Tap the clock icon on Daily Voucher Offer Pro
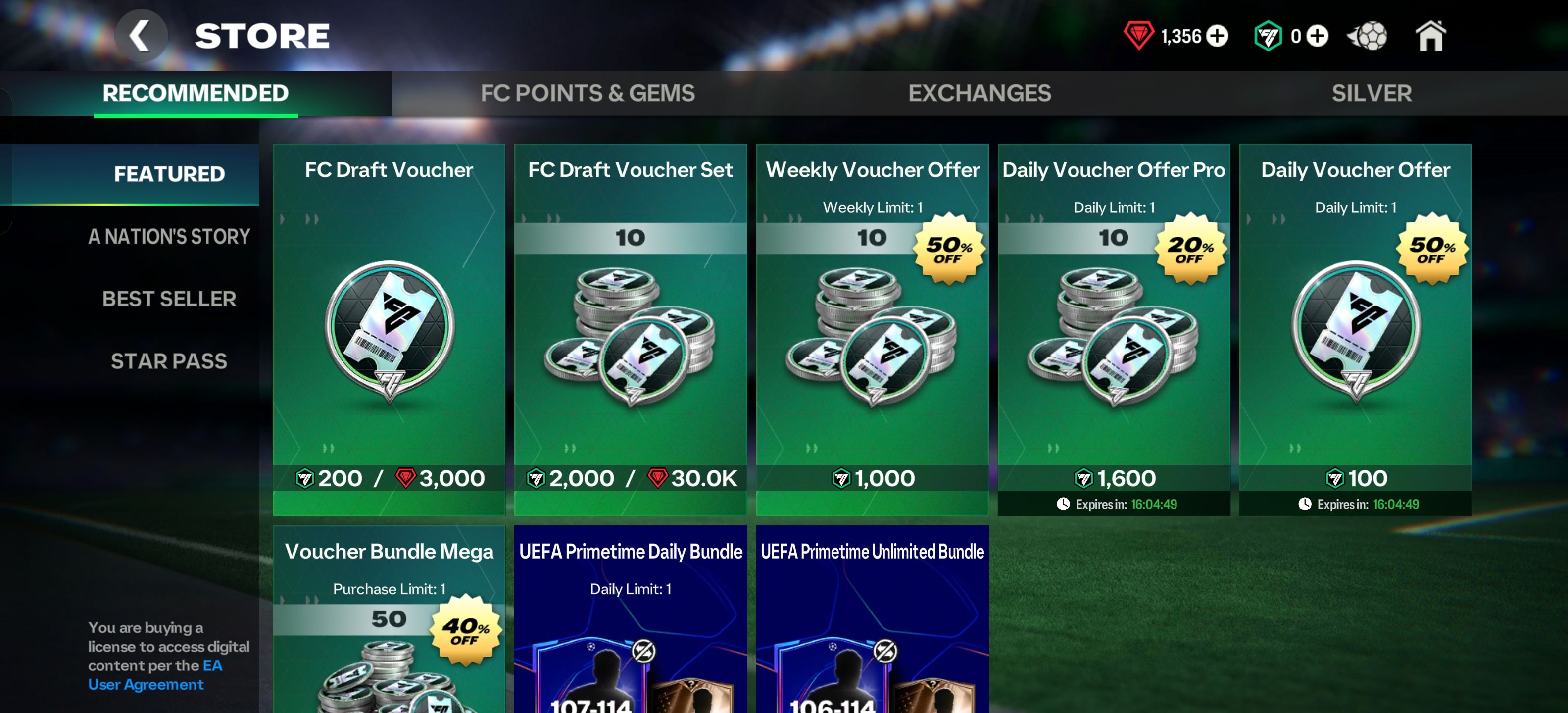1568x713 pixels. coord(1064,504)
